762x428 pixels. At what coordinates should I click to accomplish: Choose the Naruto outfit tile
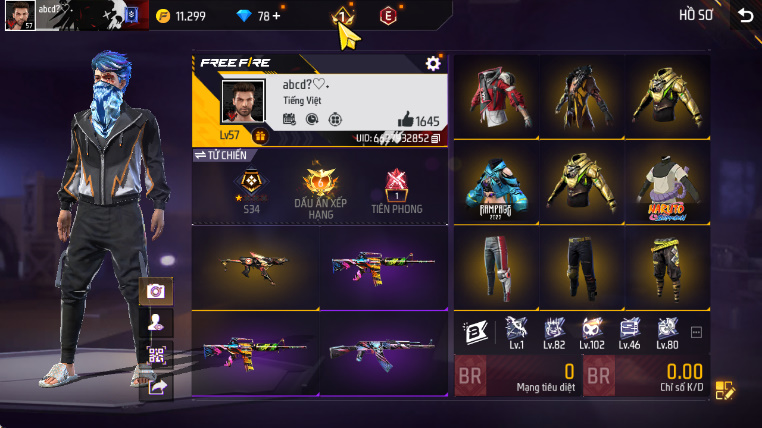coord(667,182)
